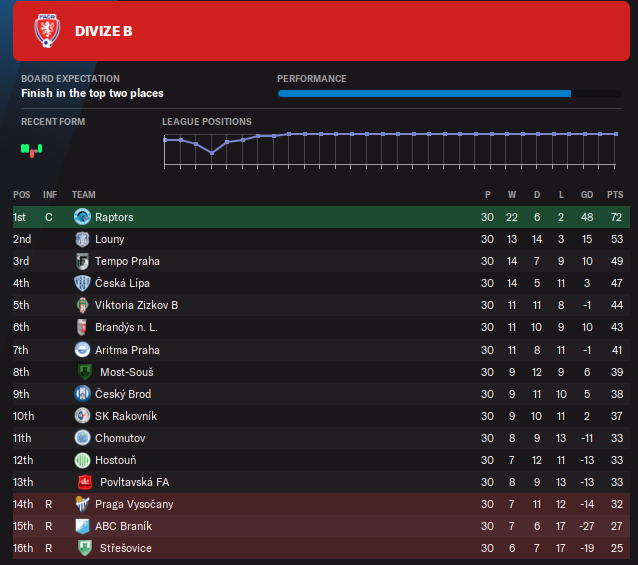
Task: View Praga Vysočany team details
Action: pos(132,504)
